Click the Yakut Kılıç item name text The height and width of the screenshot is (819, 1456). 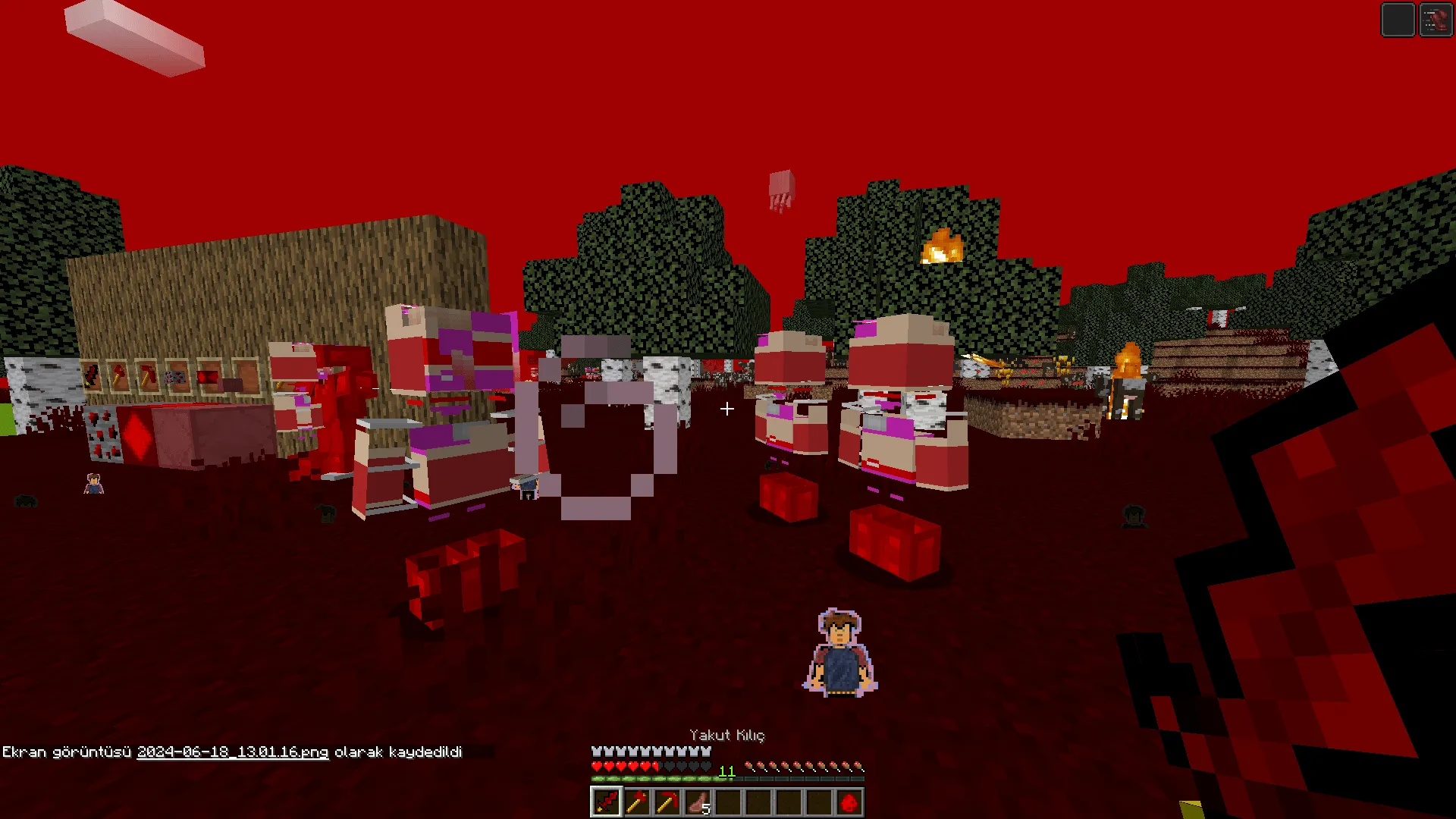(x=727, y=735)
